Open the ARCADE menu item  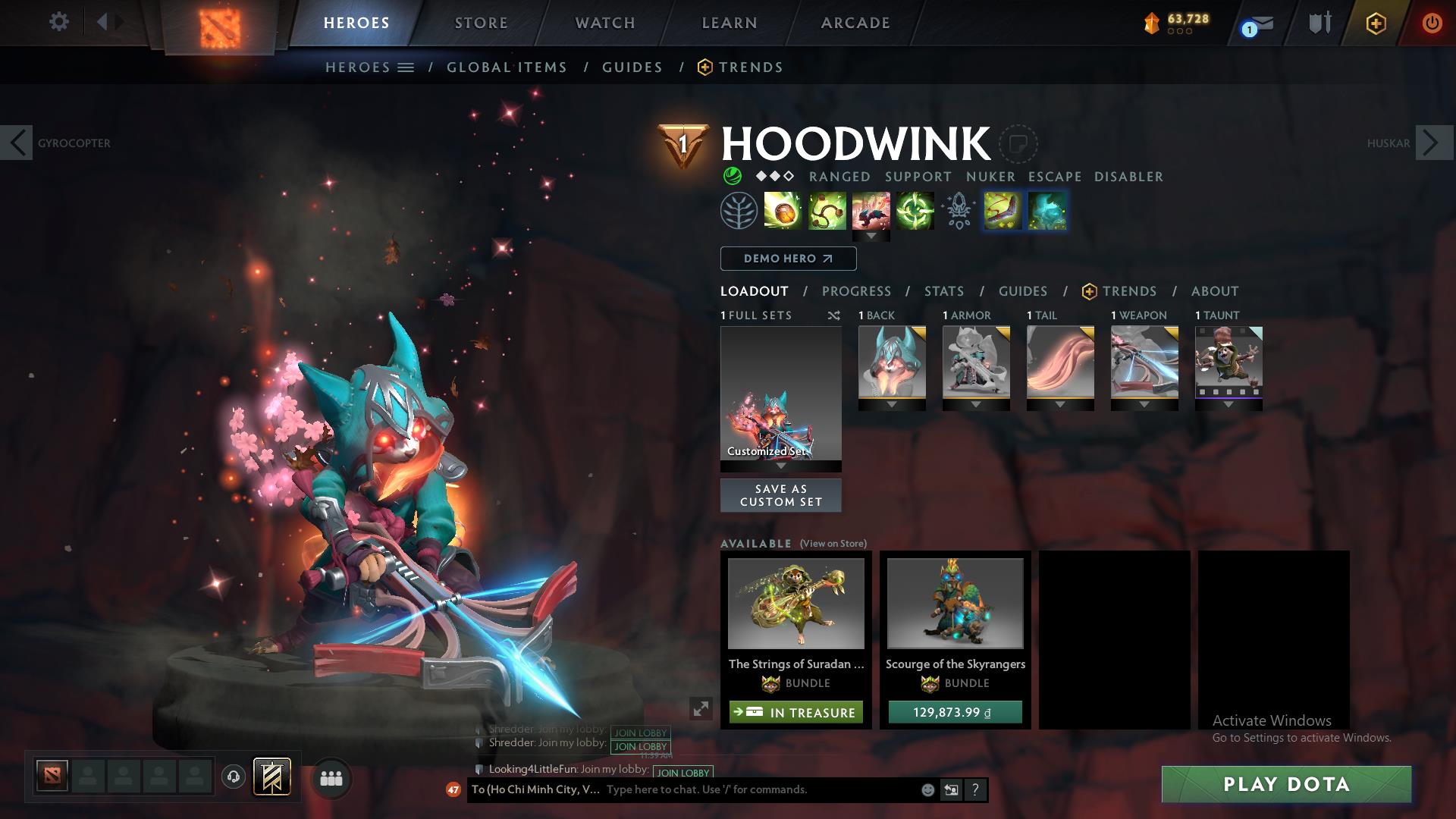[854, 22]
